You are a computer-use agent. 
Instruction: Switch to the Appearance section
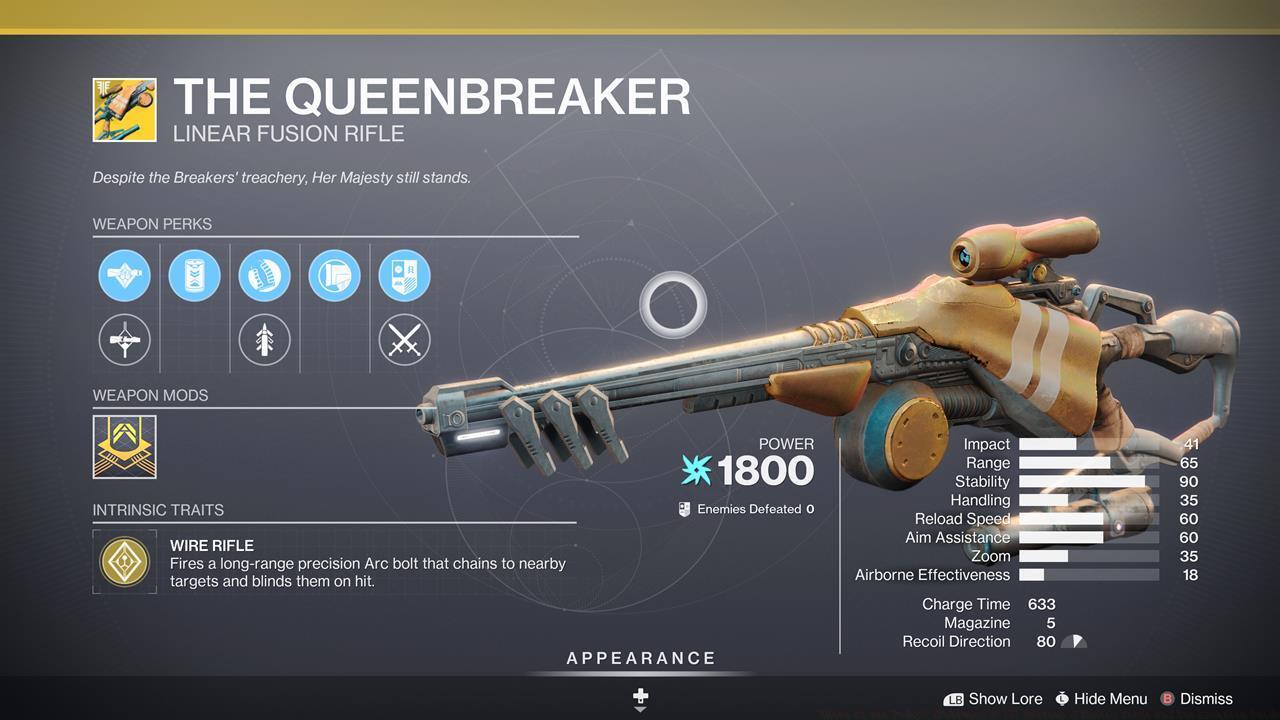click(640, 658)
